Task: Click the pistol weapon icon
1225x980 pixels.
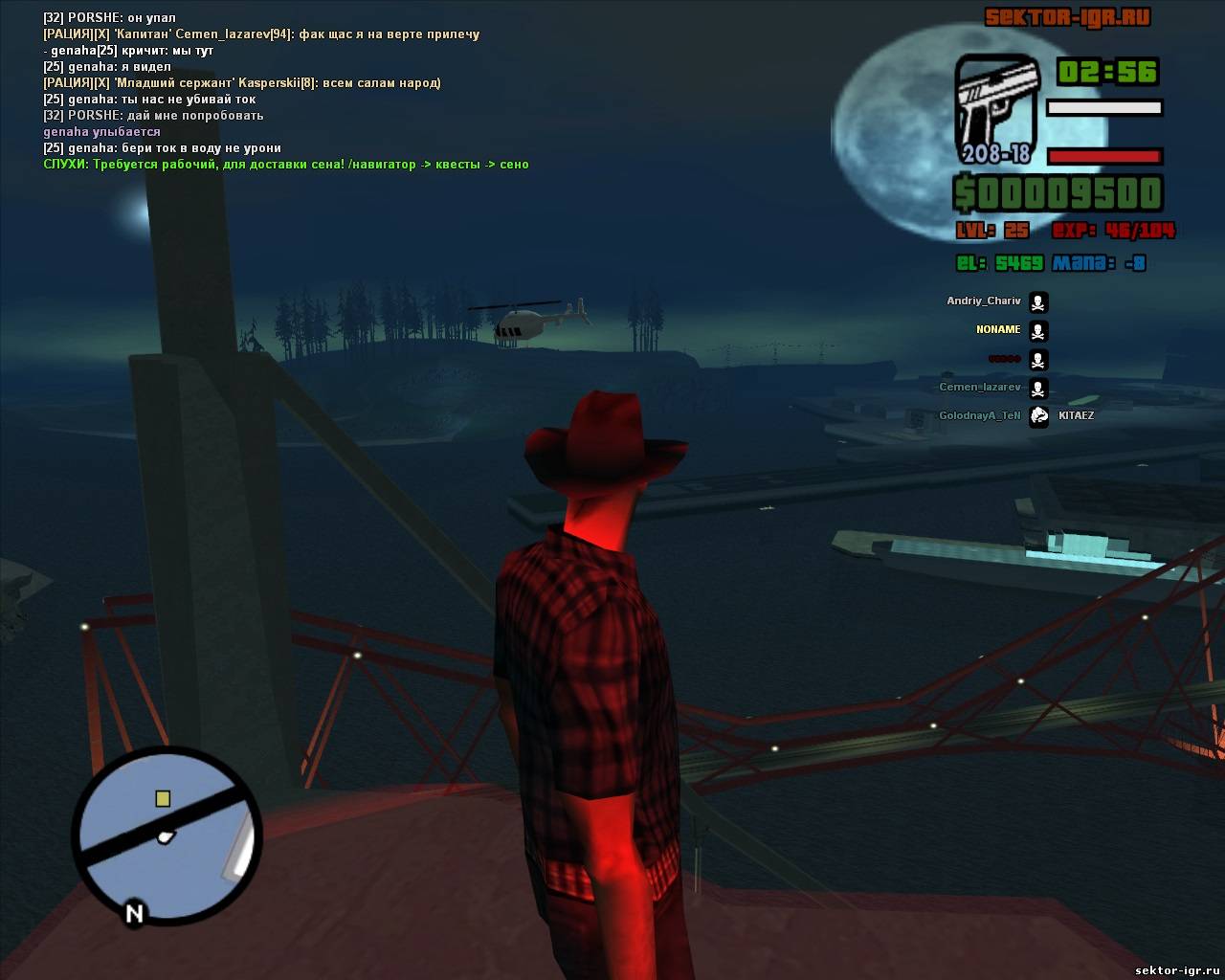Action: [x=995, y=107]
